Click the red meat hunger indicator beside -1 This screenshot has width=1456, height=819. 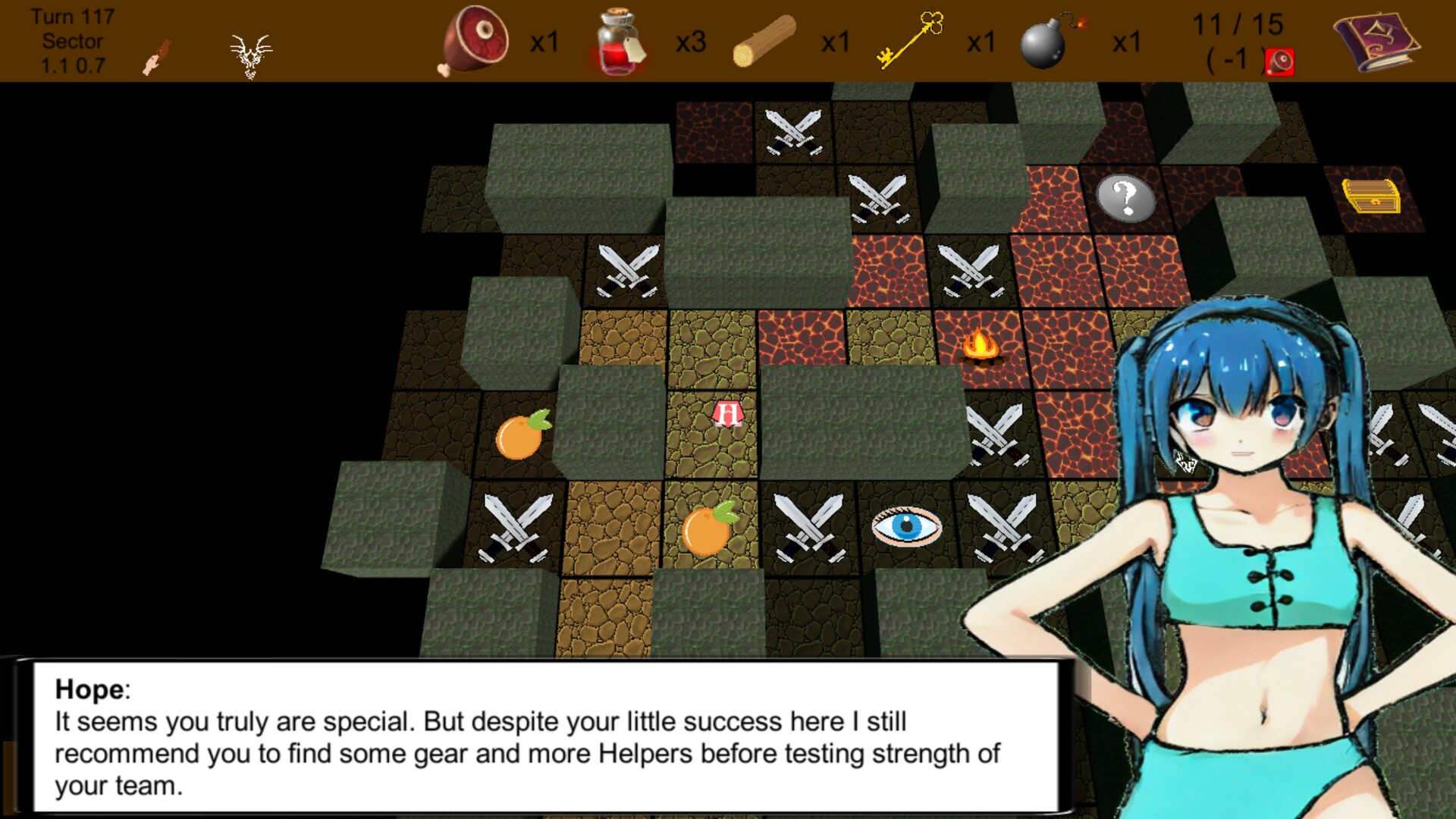pos(1282,59)
